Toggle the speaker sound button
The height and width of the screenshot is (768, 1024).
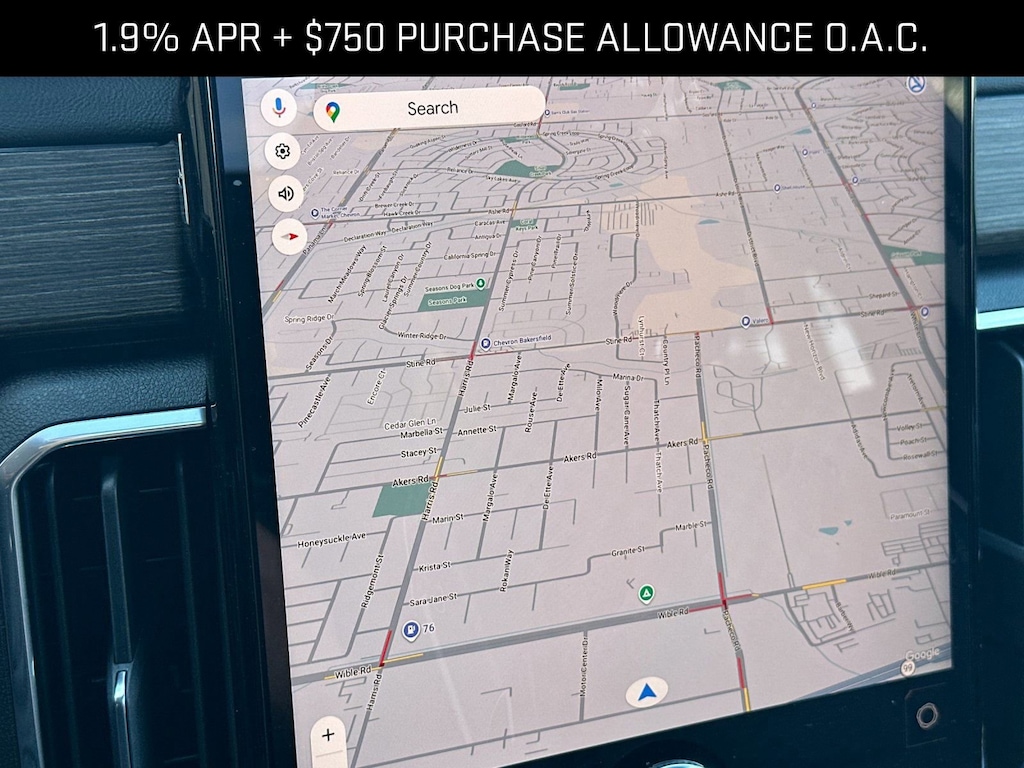tap(286, 194)
